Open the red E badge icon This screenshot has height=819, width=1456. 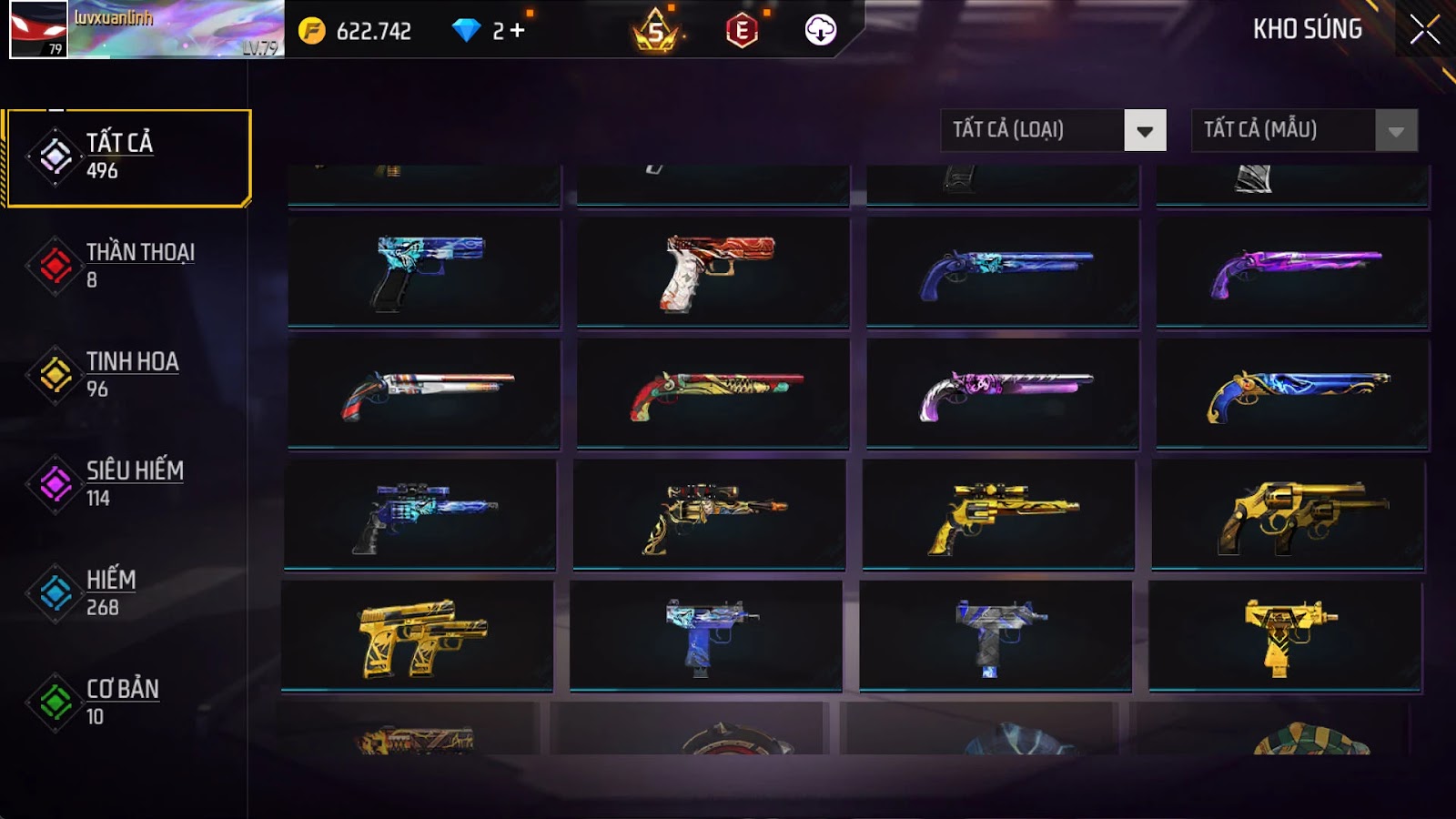point(742,31)
